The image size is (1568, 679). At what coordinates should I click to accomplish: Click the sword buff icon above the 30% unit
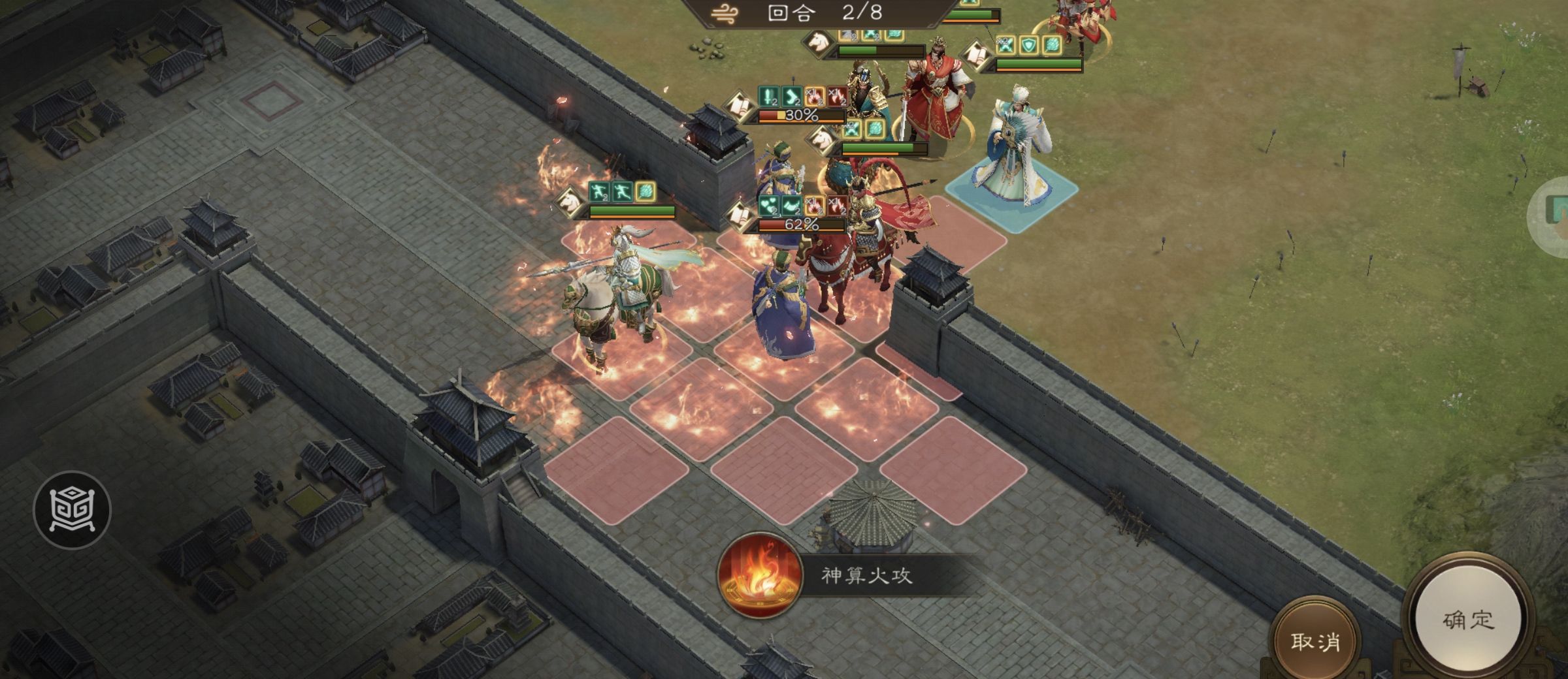pos(767,97)
